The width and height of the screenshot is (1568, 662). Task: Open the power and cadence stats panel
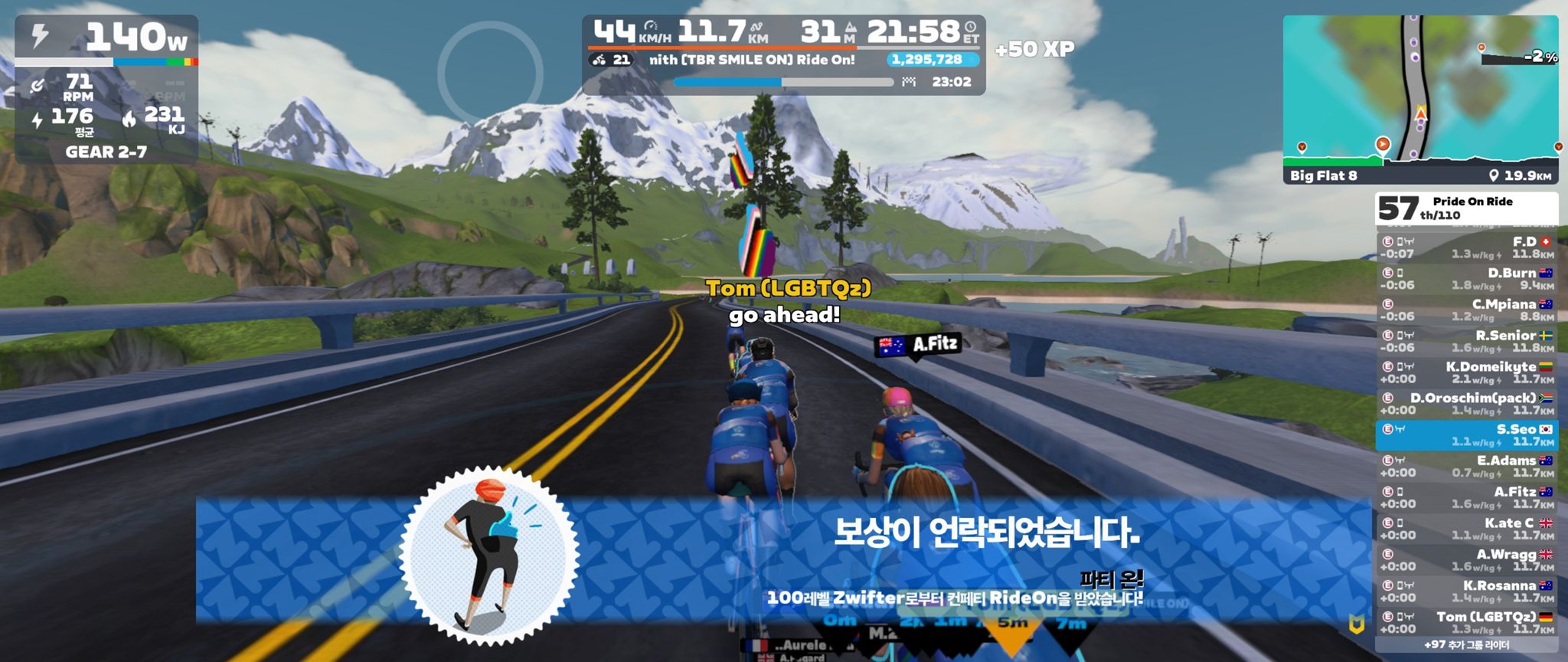106,90
